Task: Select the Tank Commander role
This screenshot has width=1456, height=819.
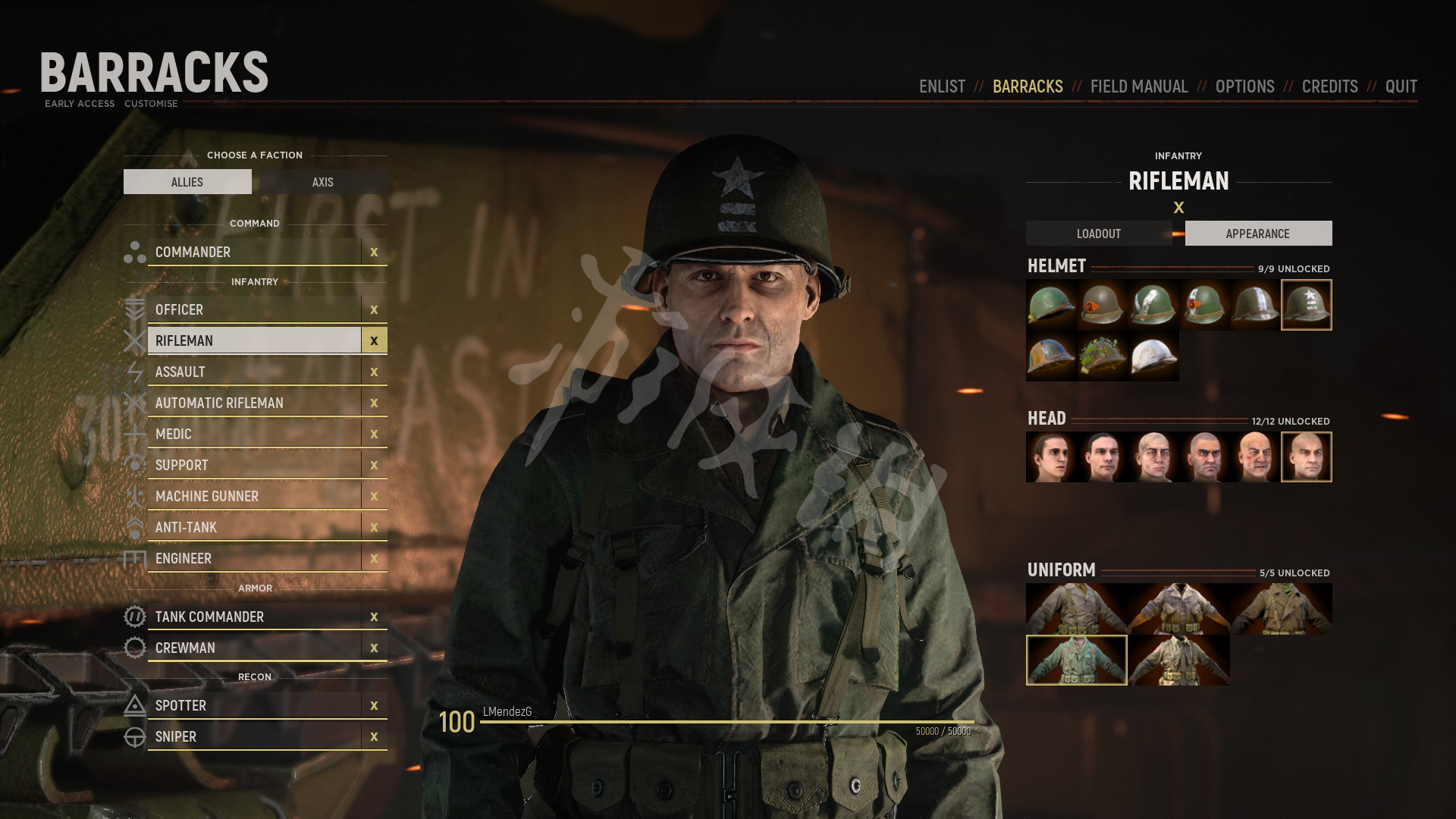Action: coord(254,617)
